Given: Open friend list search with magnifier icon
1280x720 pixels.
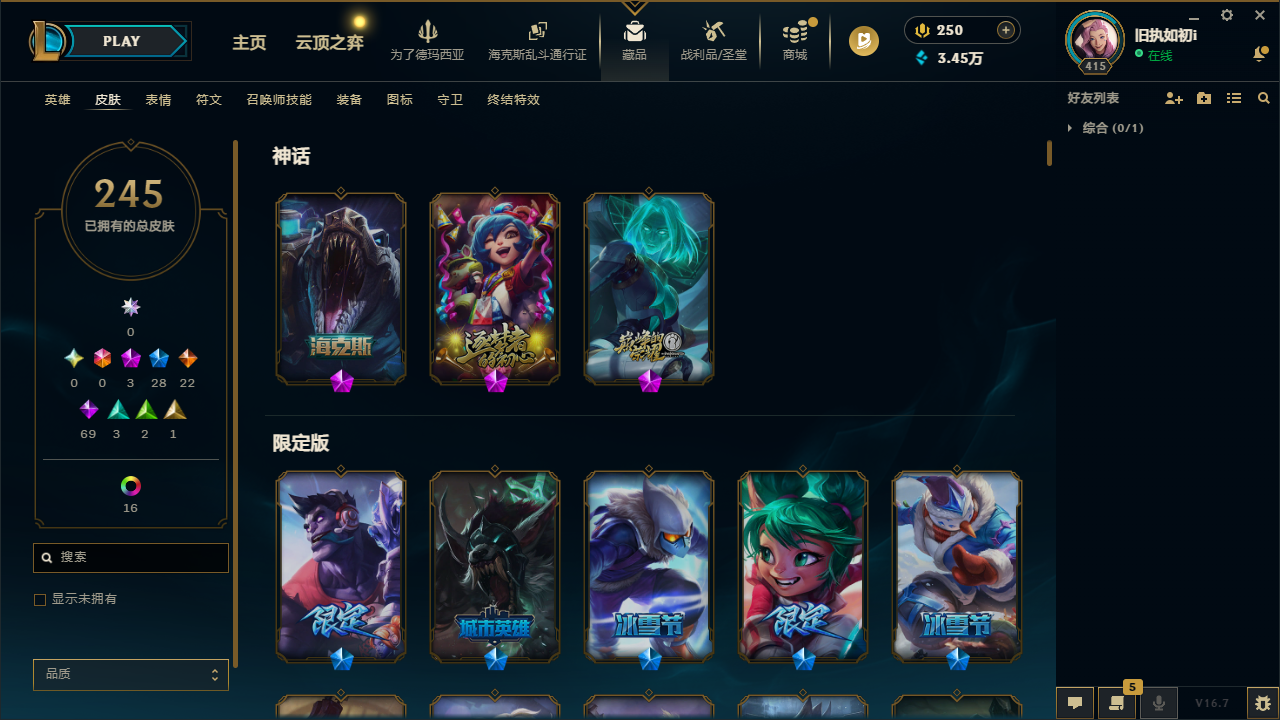Looking at the screenshot, I should (1264, 98).
